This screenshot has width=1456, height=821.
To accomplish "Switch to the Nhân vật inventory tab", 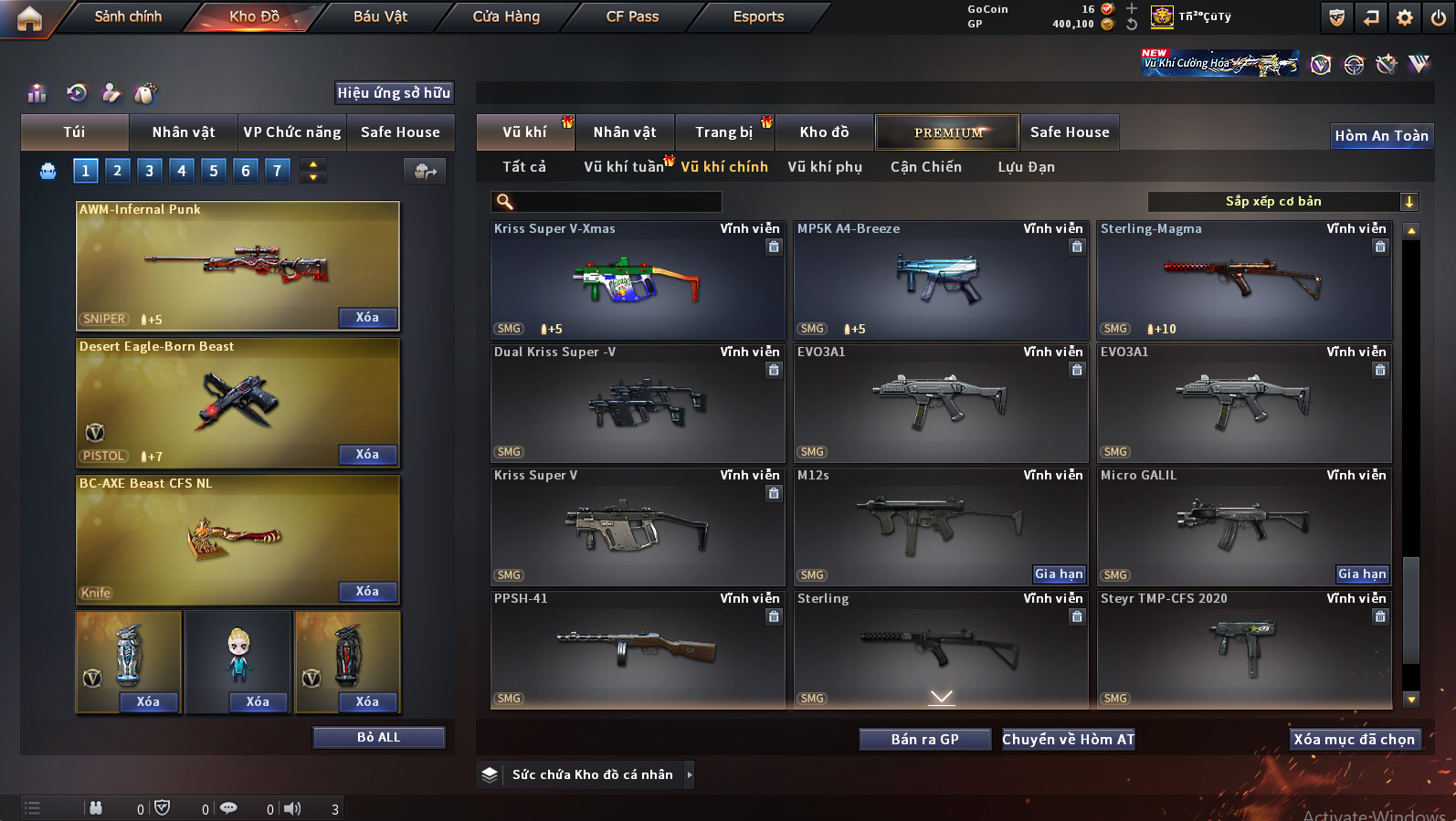I will (625, 132).
